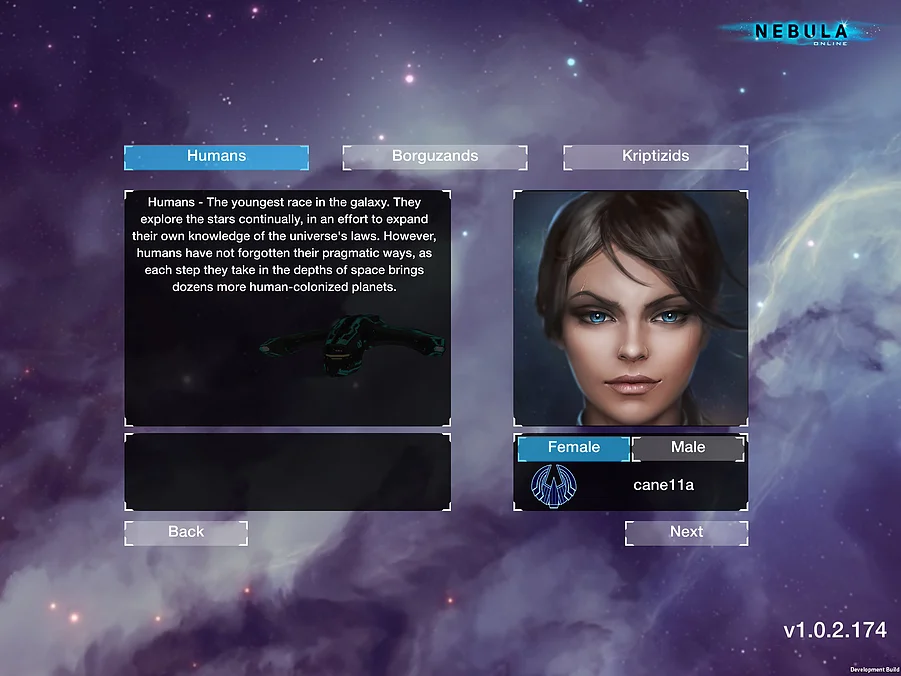Go back to the previous screen
This screenshot has width=901, height=676.
(x=186, y=533)
